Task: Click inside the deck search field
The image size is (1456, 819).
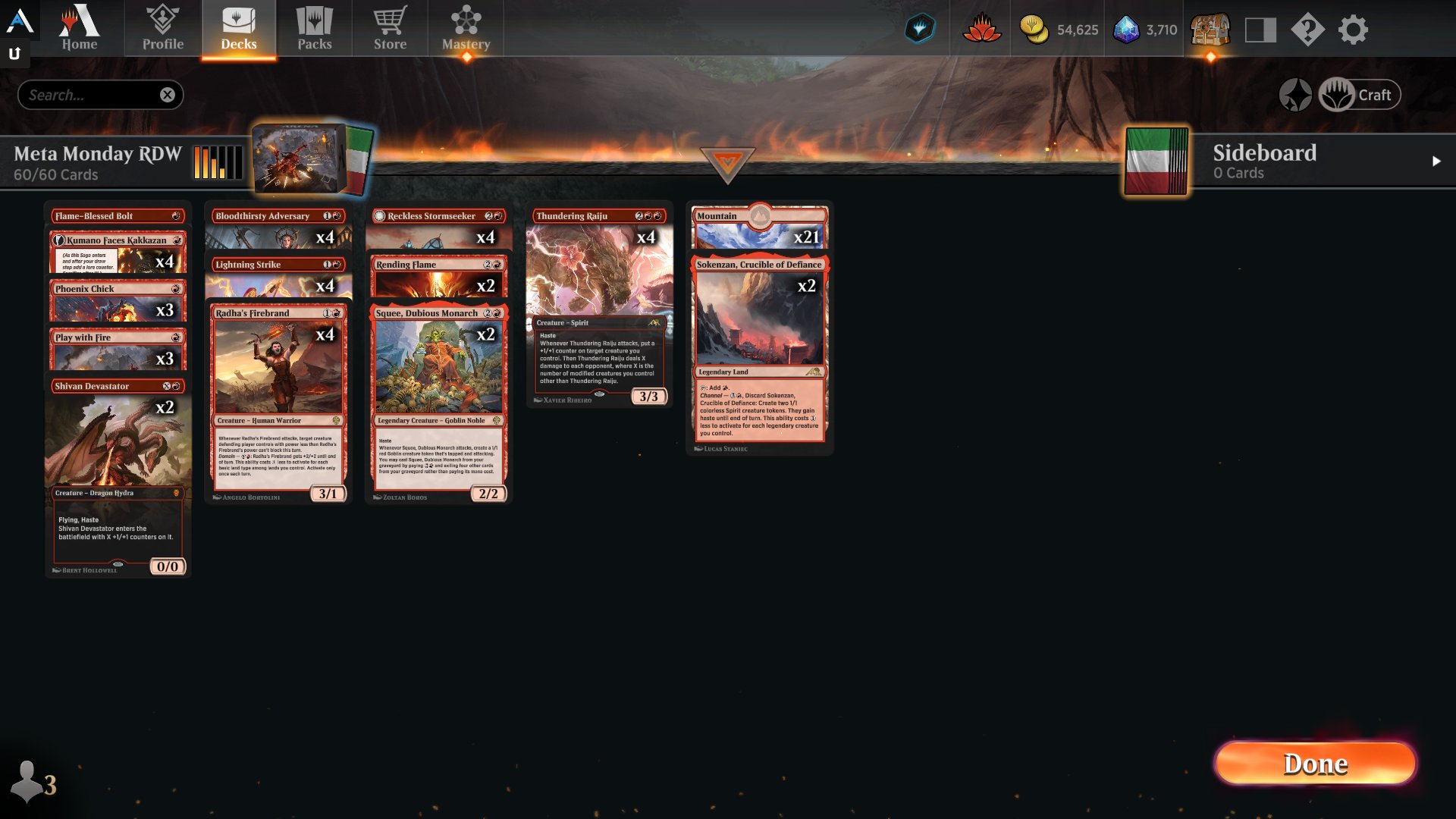Action: (x=91, y=95)
